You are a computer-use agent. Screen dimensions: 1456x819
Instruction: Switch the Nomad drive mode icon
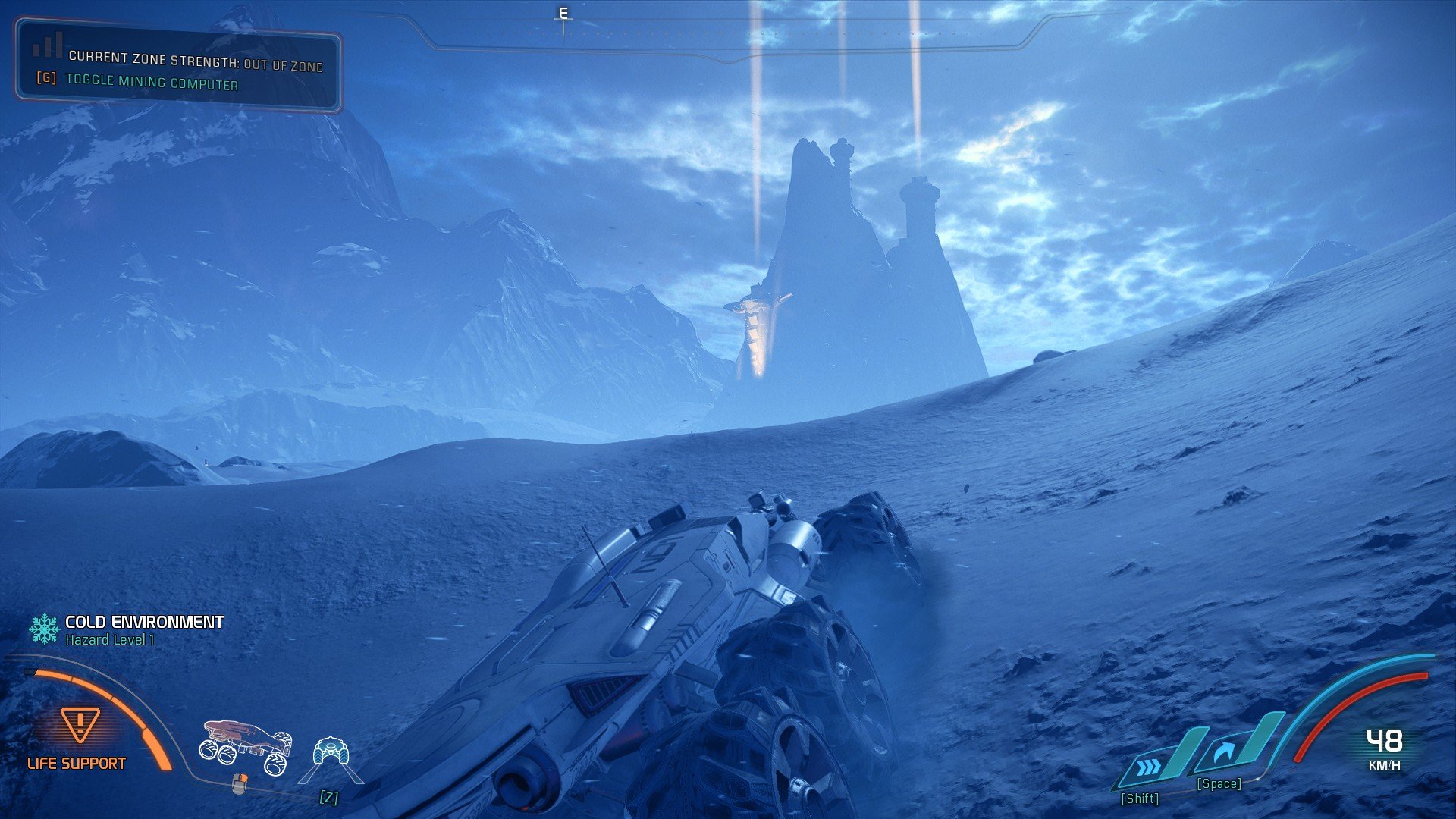click(x=331, y=752)
